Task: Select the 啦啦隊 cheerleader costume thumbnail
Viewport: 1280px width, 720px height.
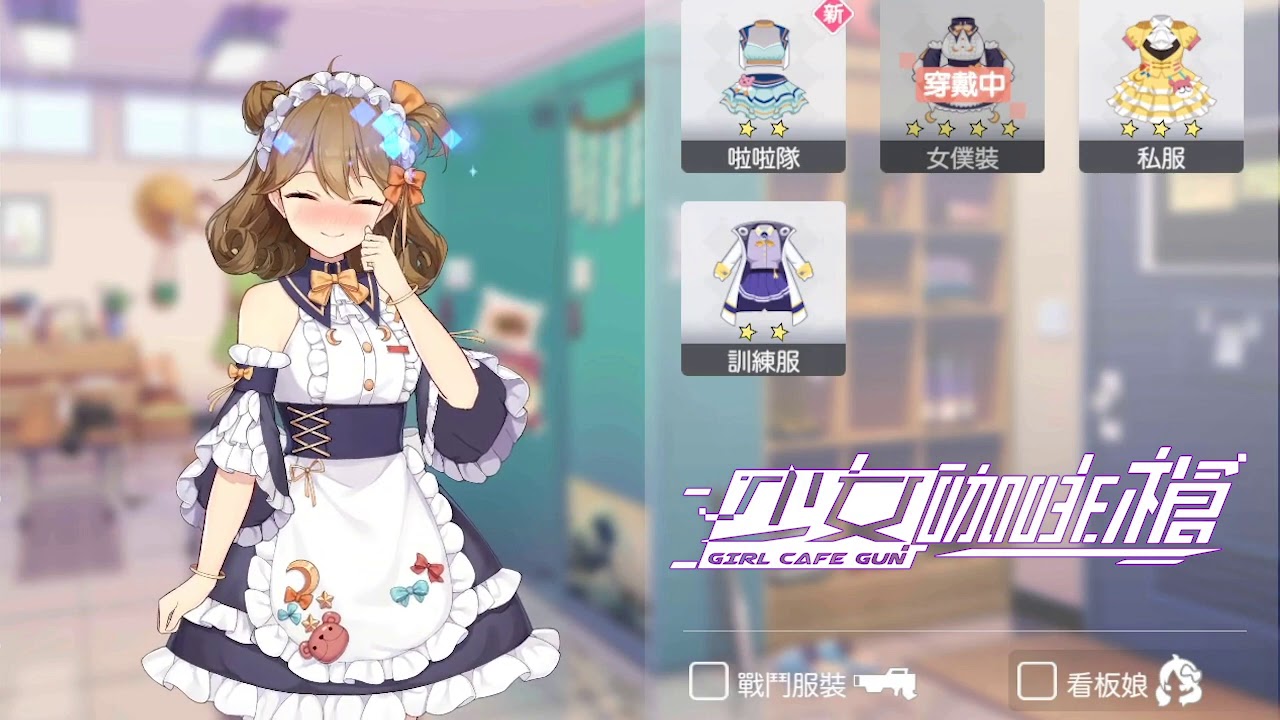Action: (764, 70)
